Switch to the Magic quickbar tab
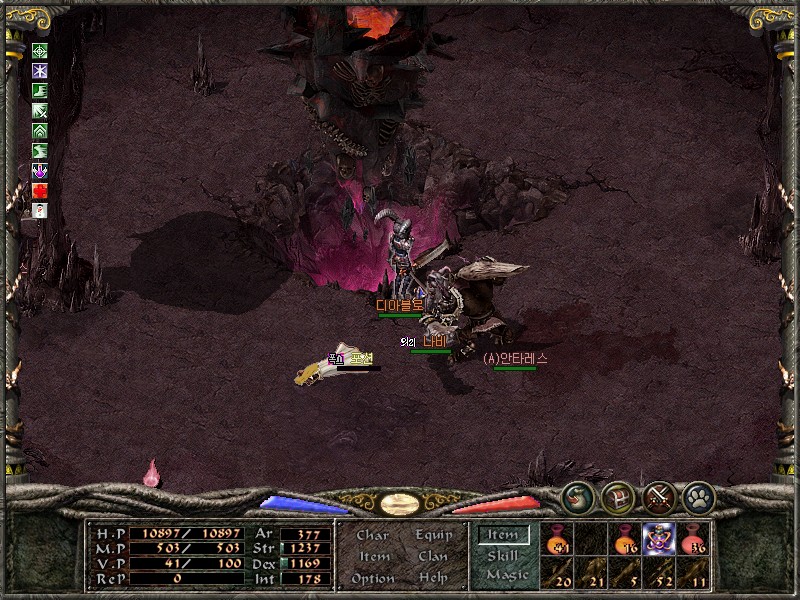 506,575
